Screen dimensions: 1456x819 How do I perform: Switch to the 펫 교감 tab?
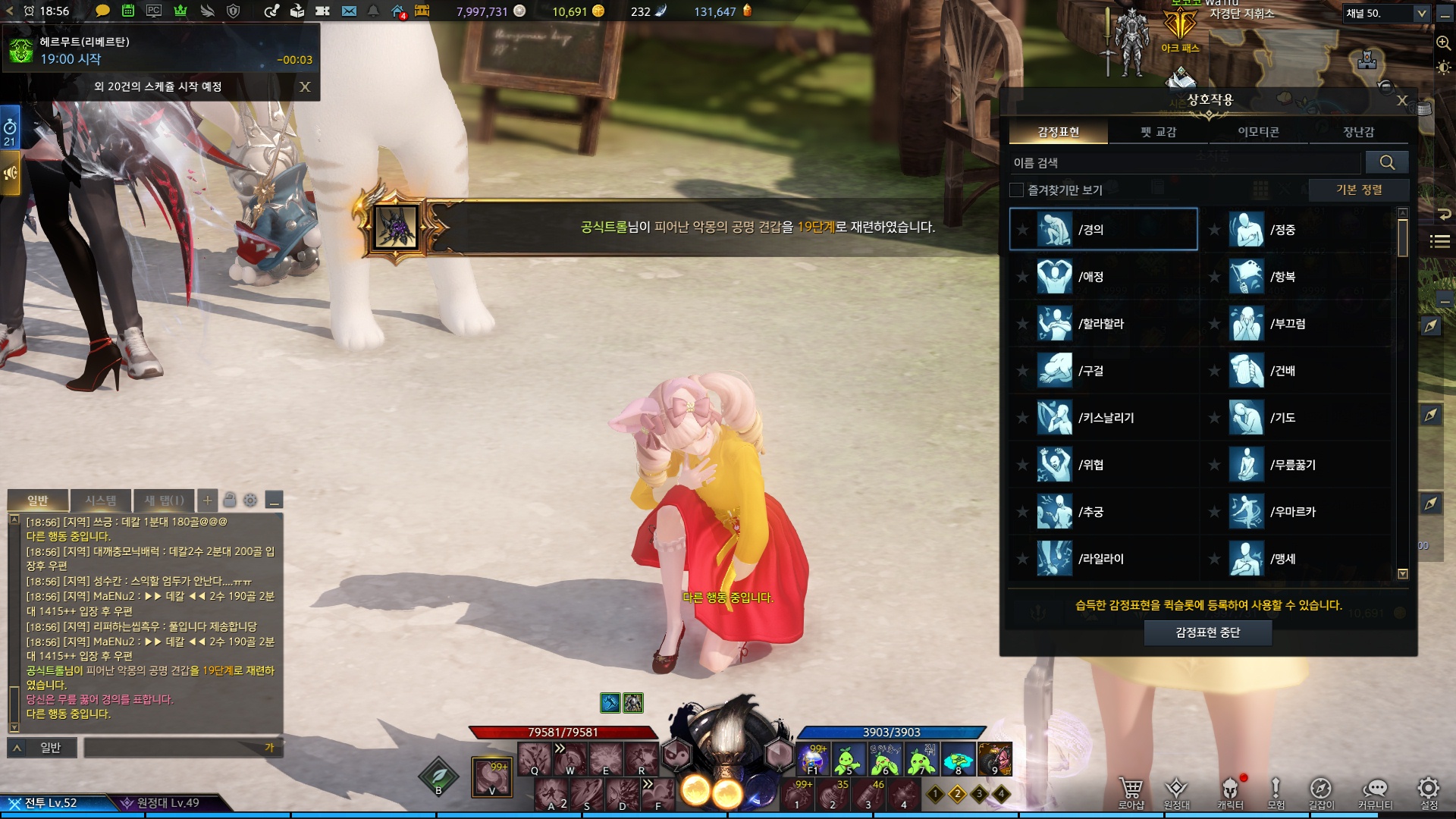(x=1158, y=132)
